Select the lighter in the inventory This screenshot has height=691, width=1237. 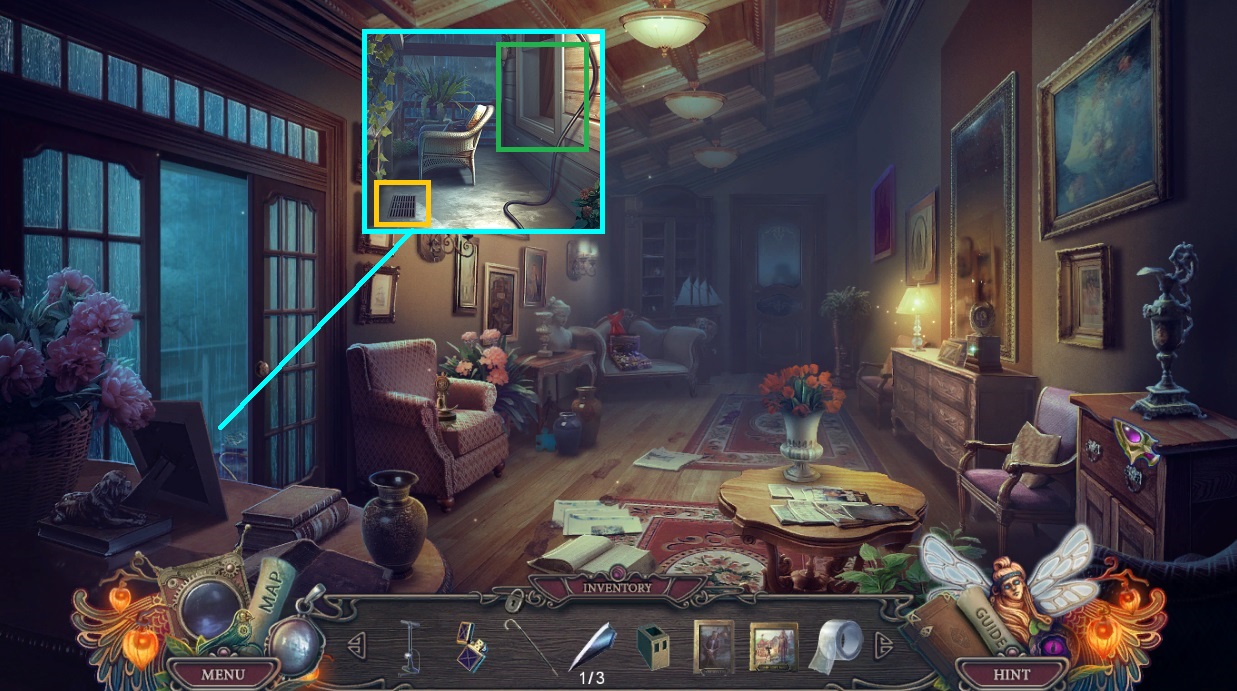pyautogui.click(x=468, y=644)
